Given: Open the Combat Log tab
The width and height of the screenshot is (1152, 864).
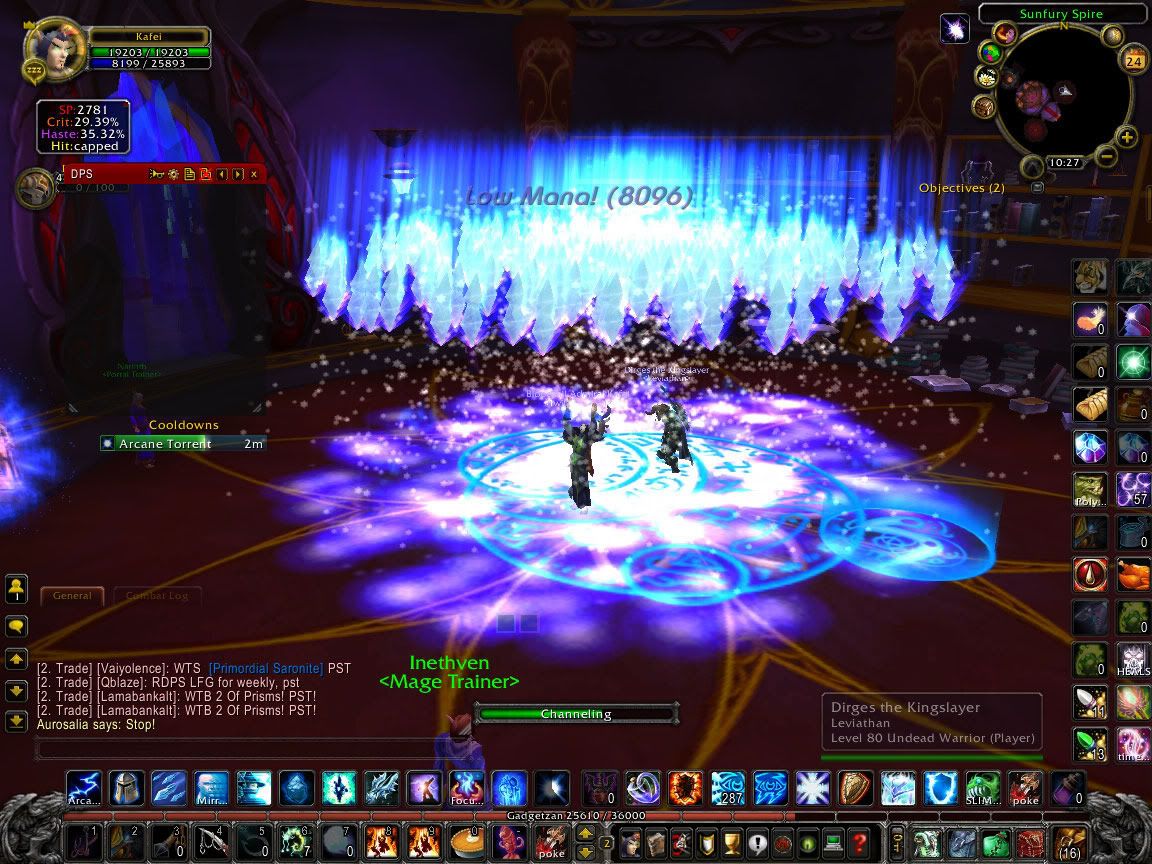Looking at the screenshot, I should pos(157,595).
